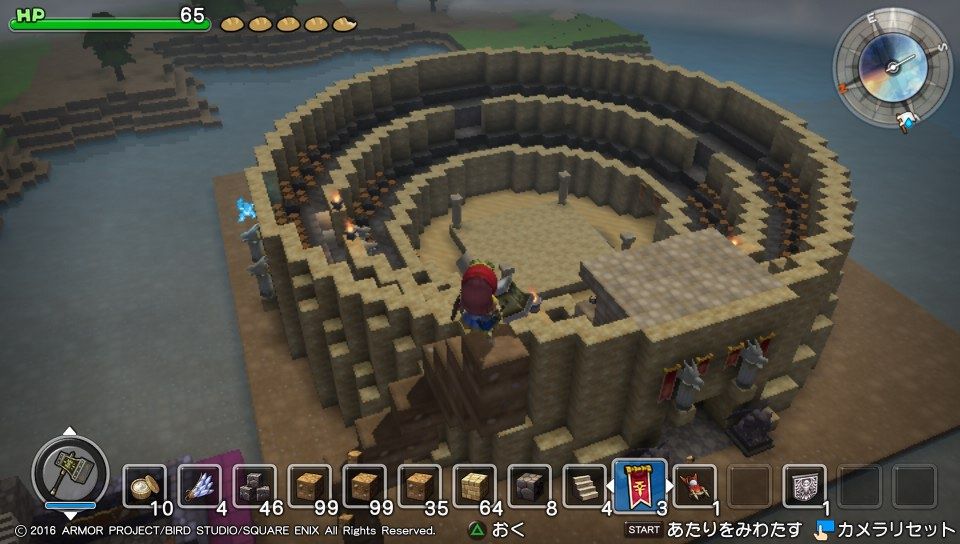Select the light brick stack of 64
The height and width of the screenshot is (544, 960).
click(x=474, y=486)
